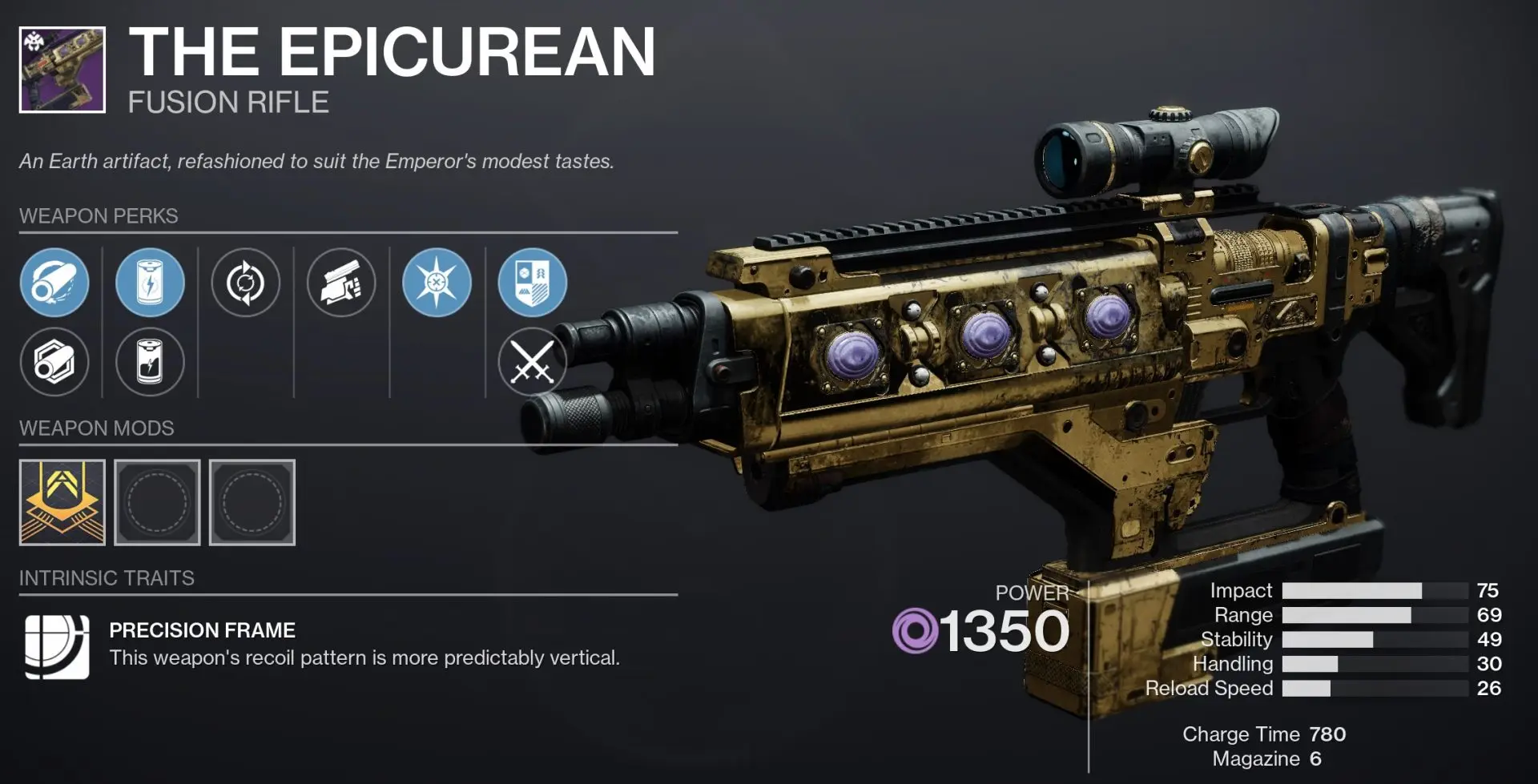Open the second empty weapon mod slot
This screenshot has height=784, width=1538.
click(x=252, y=502)
